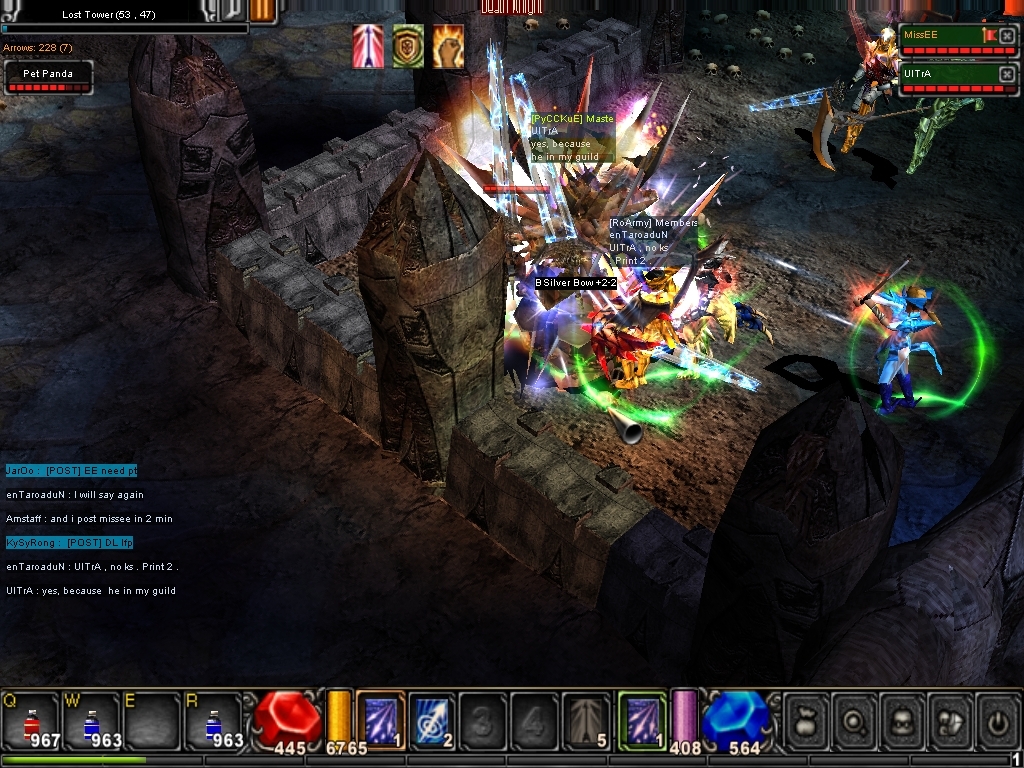1024x768 pixels.
Task: Open the bag icon menu button
Action: pos(807,720)
